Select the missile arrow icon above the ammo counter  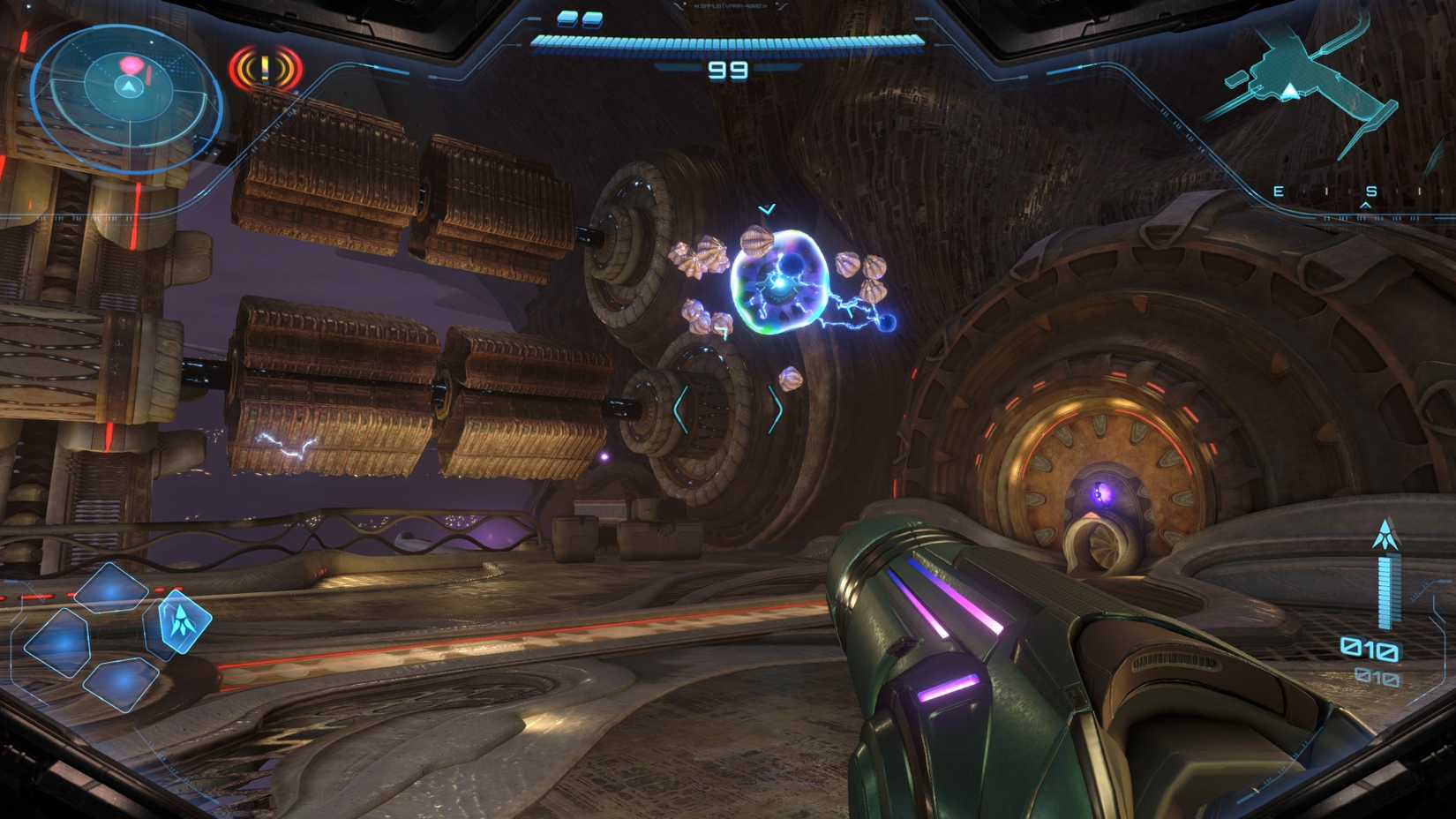(1385, 533)
